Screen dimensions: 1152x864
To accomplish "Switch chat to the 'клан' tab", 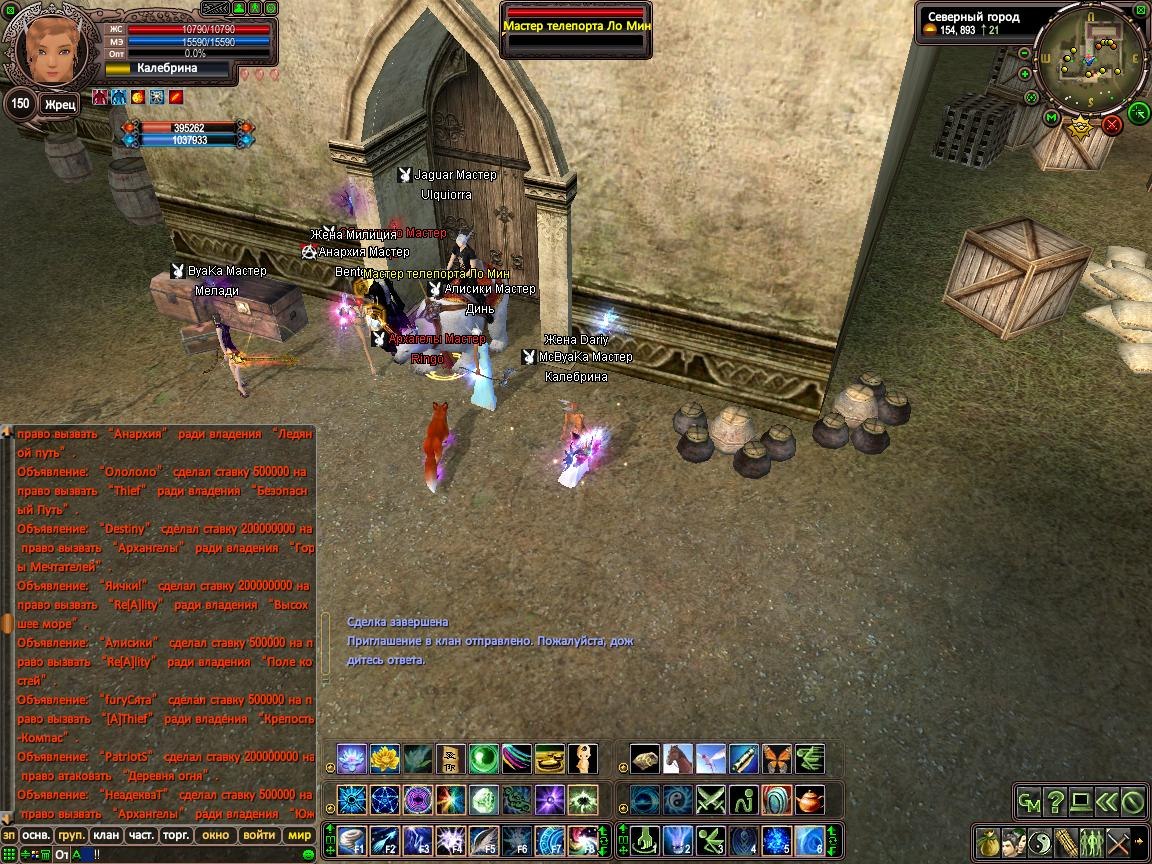I will tap(105, 835).
